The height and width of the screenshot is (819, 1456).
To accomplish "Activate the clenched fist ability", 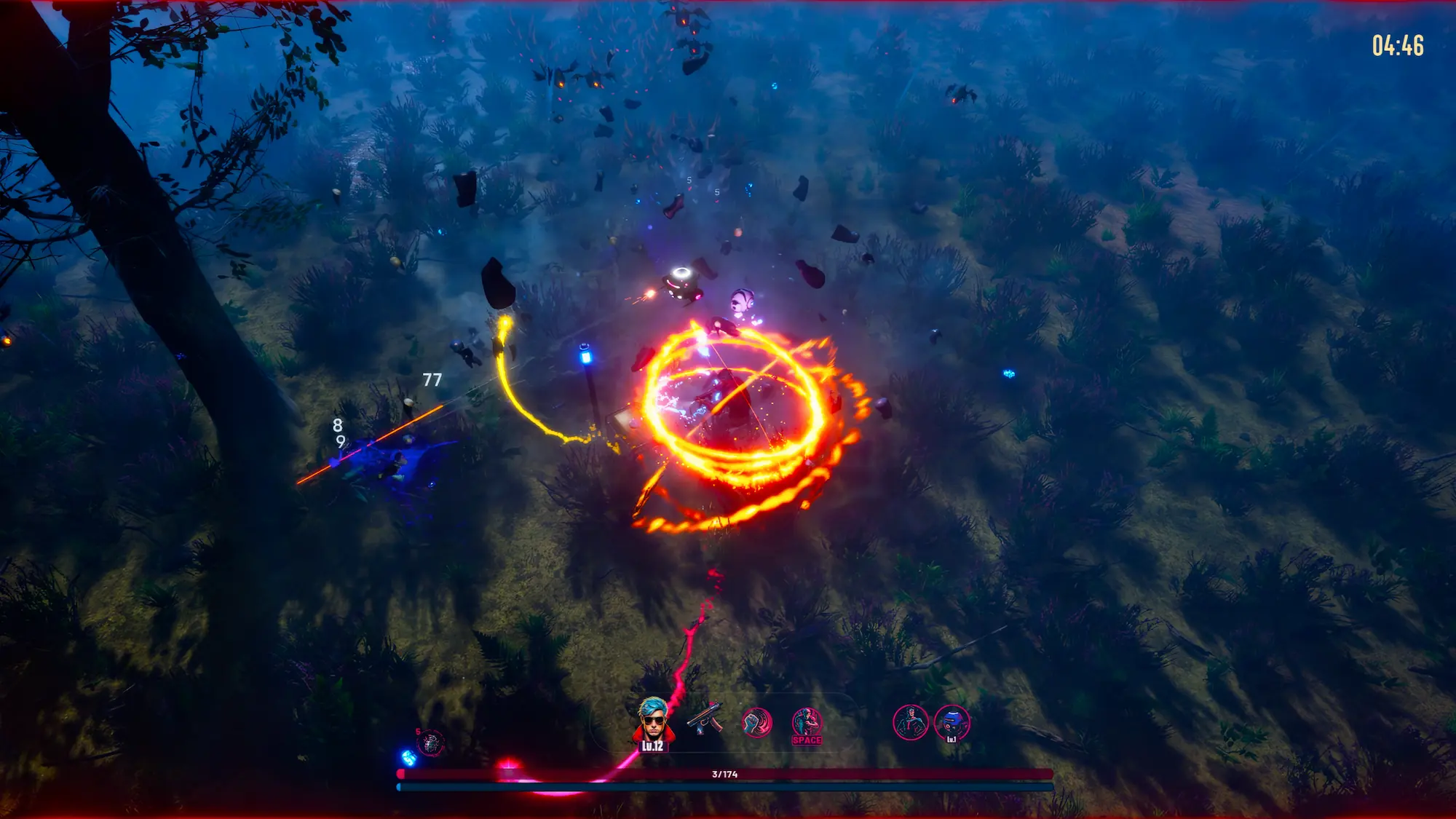I will click(756, 723).
